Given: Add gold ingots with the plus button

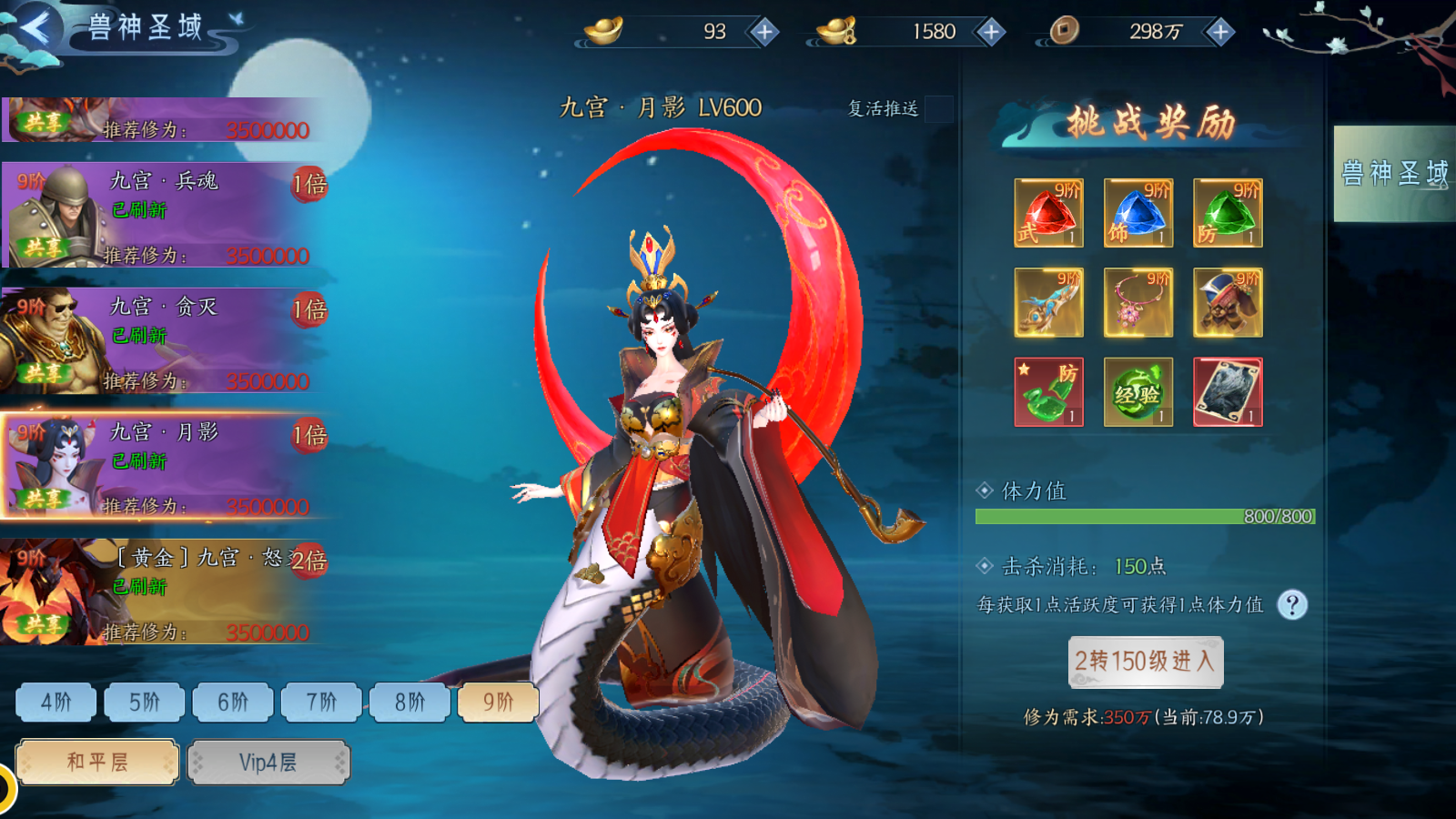Looking at the screenshot, I should point(764,32).
